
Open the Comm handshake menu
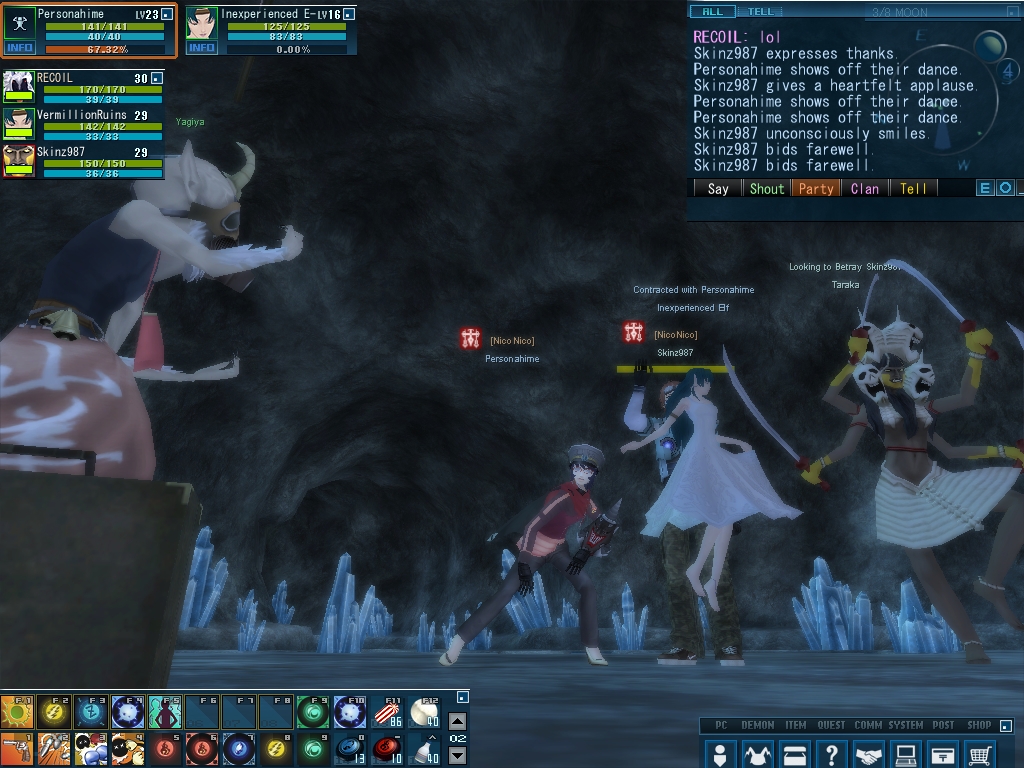click(868, 753)
